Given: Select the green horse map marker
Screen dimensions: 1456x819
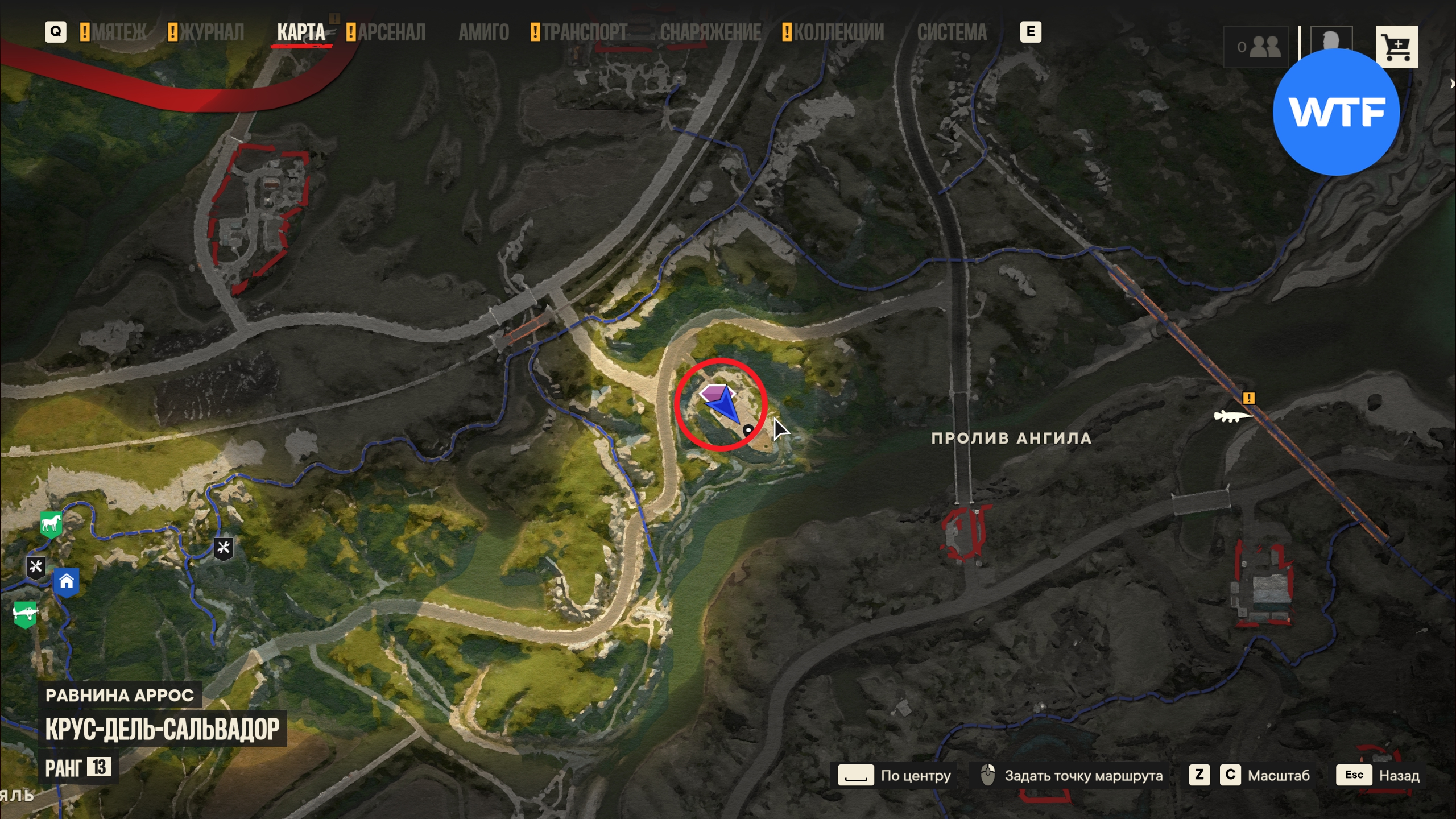Looking at the screenshot, I should tap(51, 523).
